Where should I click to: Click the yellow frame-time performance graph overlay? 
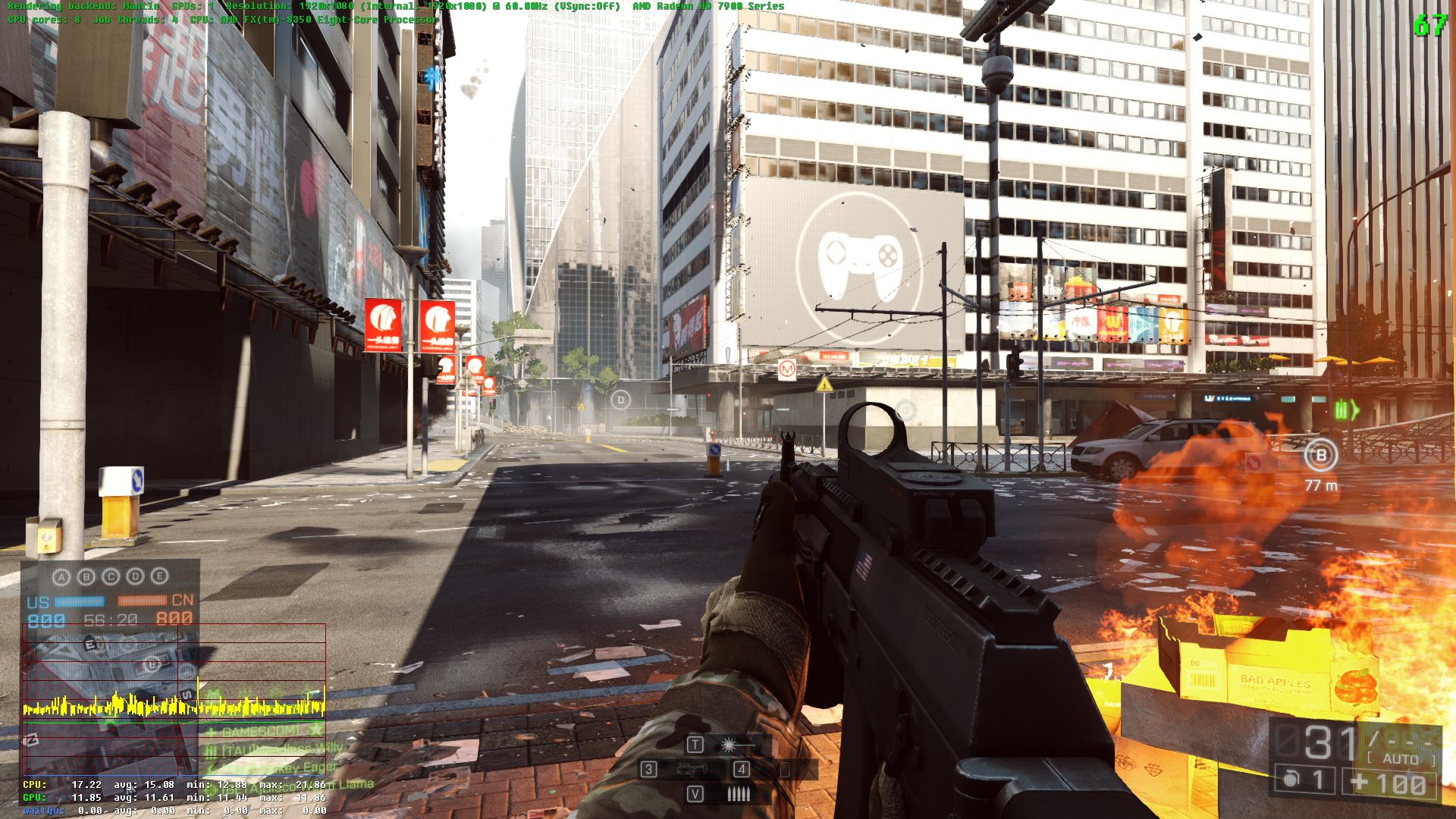point(174,707)
